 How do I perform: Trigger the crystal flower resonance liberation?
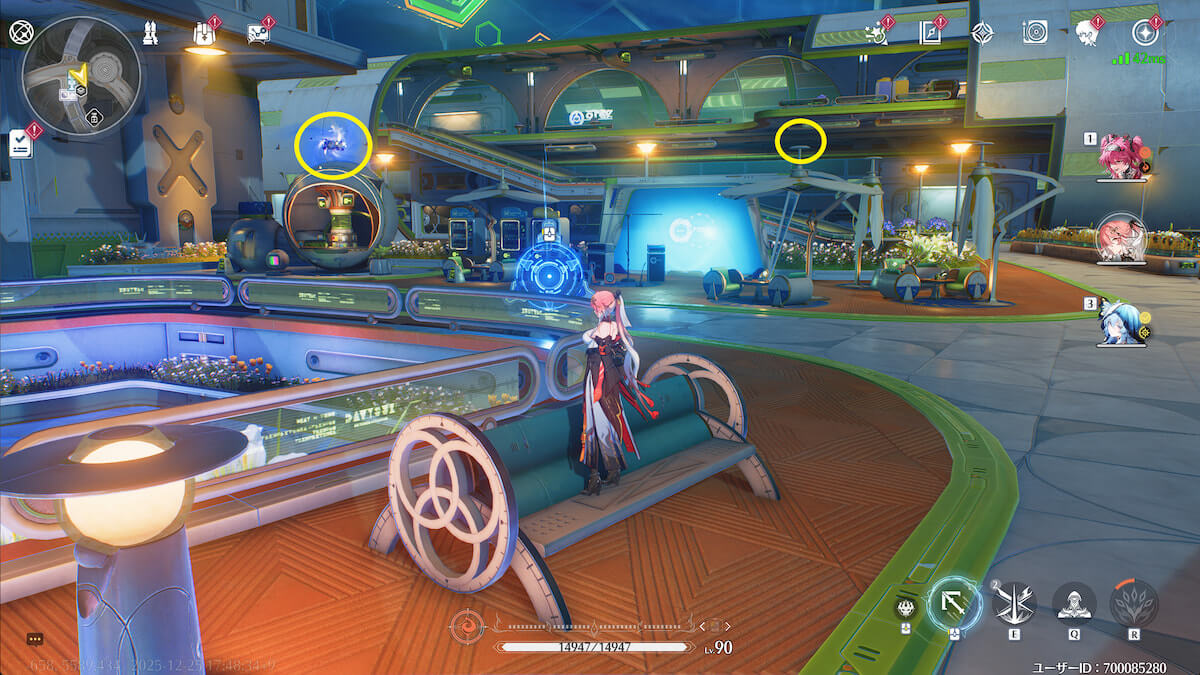point(1134,604)
